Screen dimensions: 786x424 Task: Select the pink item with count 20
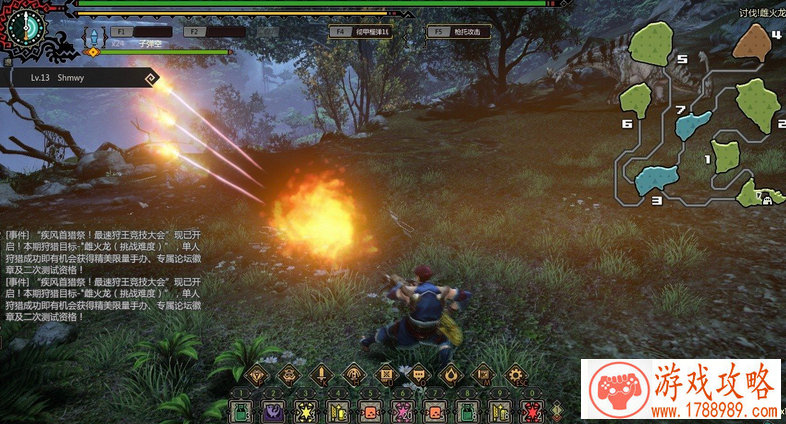coord(402,411)
